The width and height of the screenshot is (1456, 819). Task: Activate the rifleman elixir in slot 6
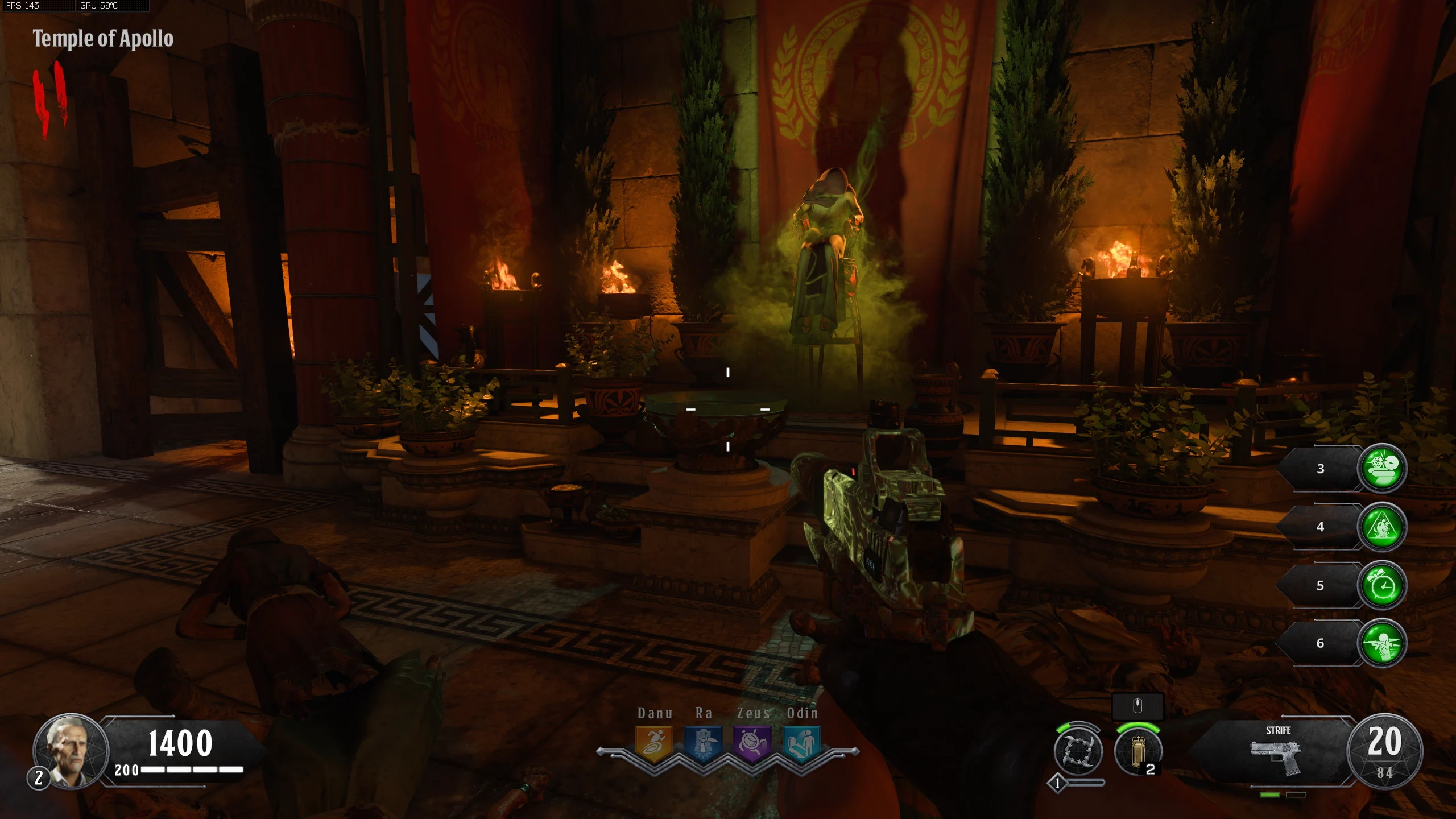point(1382,643)
